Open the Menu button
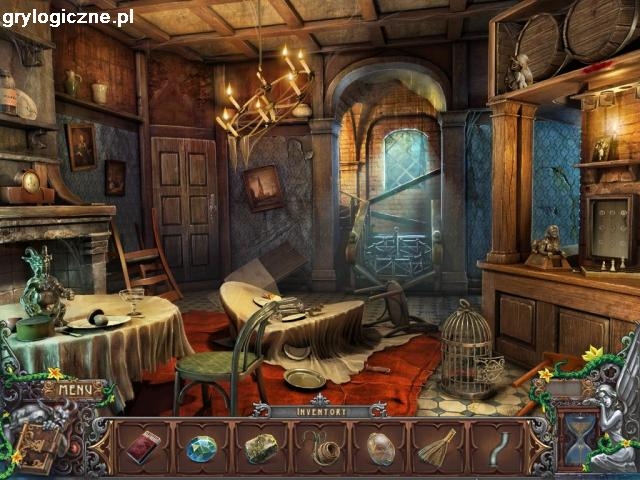 73,389
